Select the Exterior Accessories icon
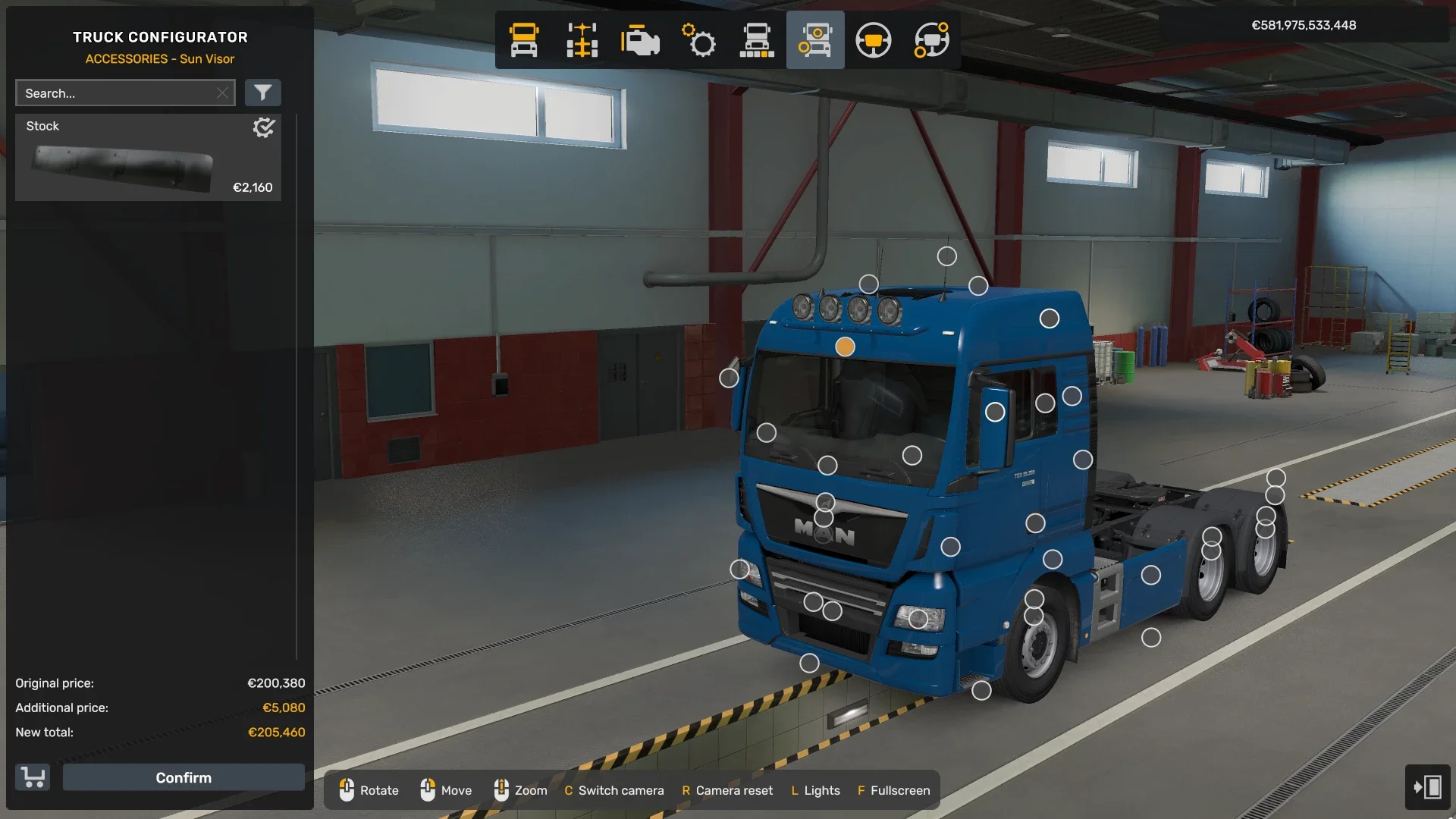The width and height of the screenshot is (1456, 819). 815,39
